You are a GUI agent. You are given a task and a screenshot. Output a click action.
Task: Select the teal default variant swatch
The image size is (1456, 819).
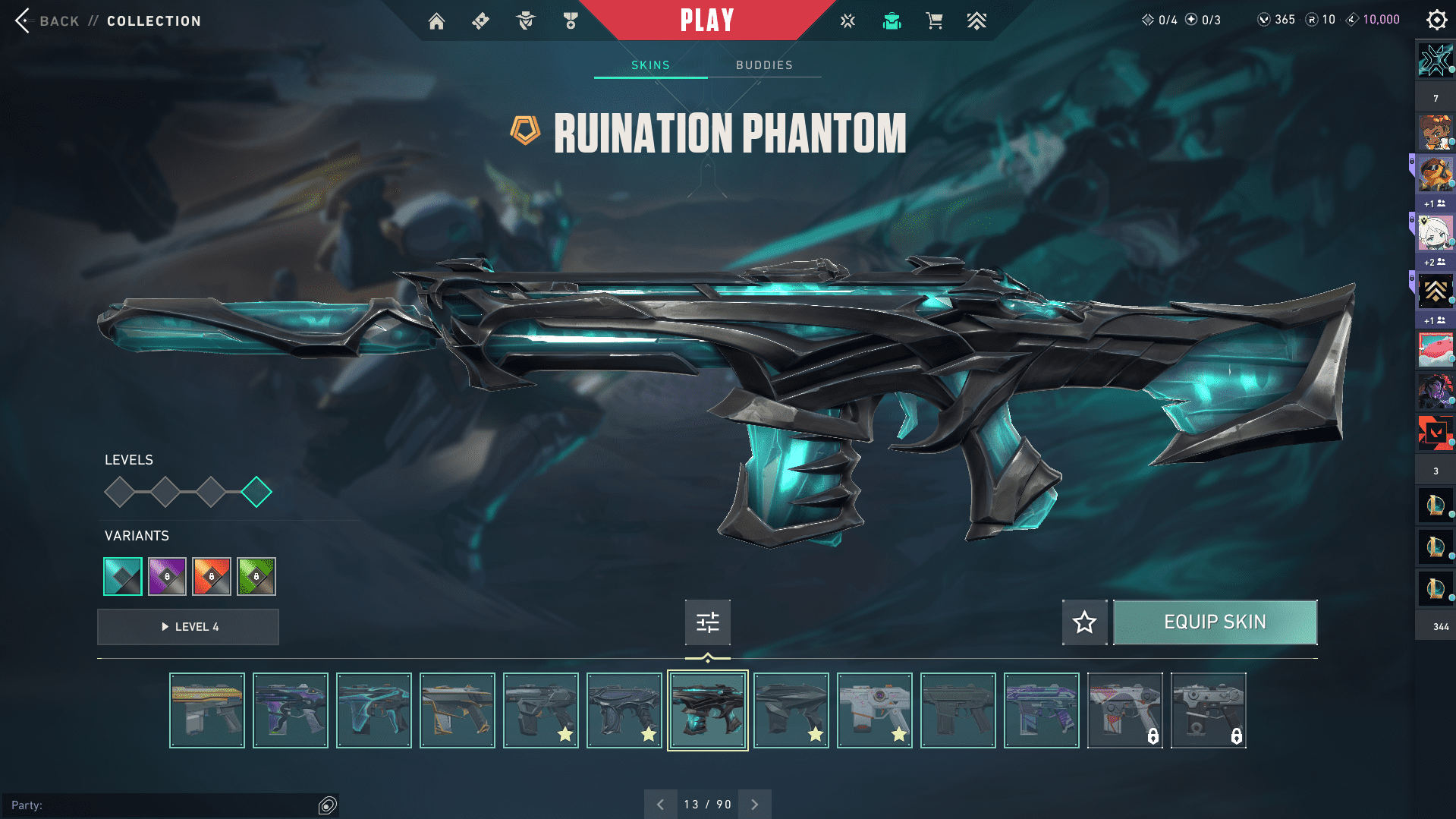(x=123, y=577)
